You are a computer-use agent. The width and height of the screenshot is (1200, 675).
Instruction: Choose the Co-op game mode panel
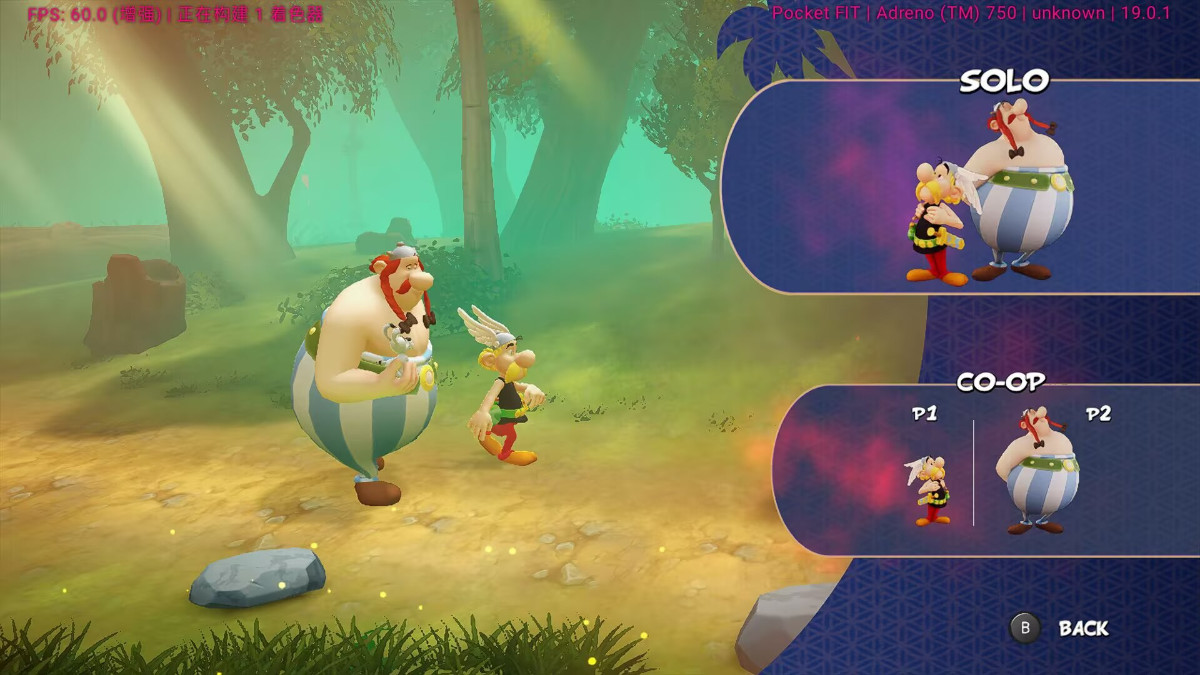pyautogui.click(x=985, y=470)
